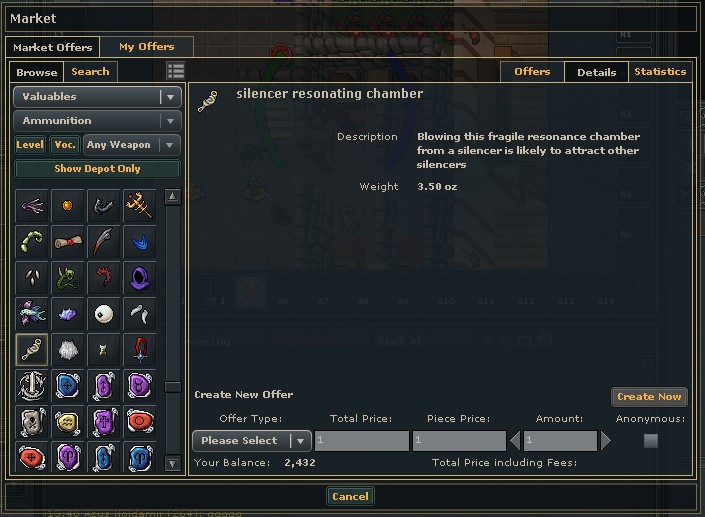Switch to the Browse tab
The image size is (705, 517).
37,72
